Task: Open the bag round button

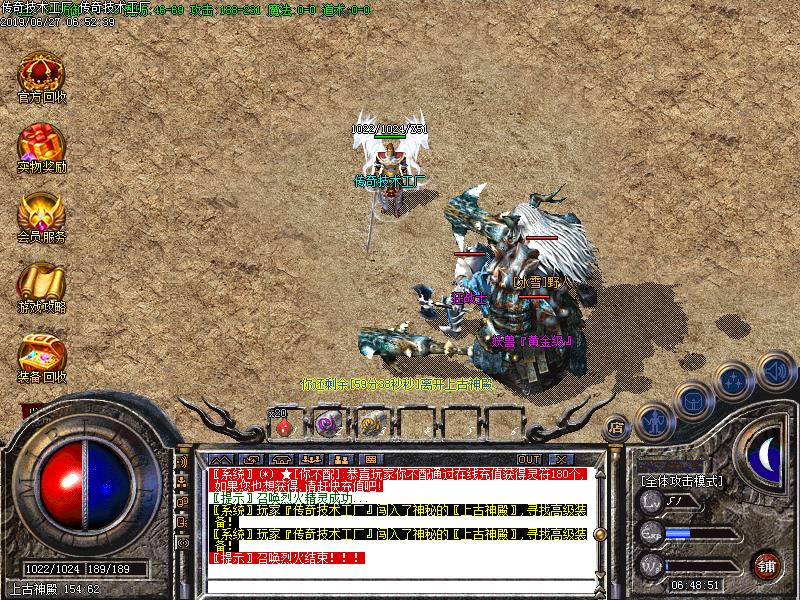Action: 693,400
